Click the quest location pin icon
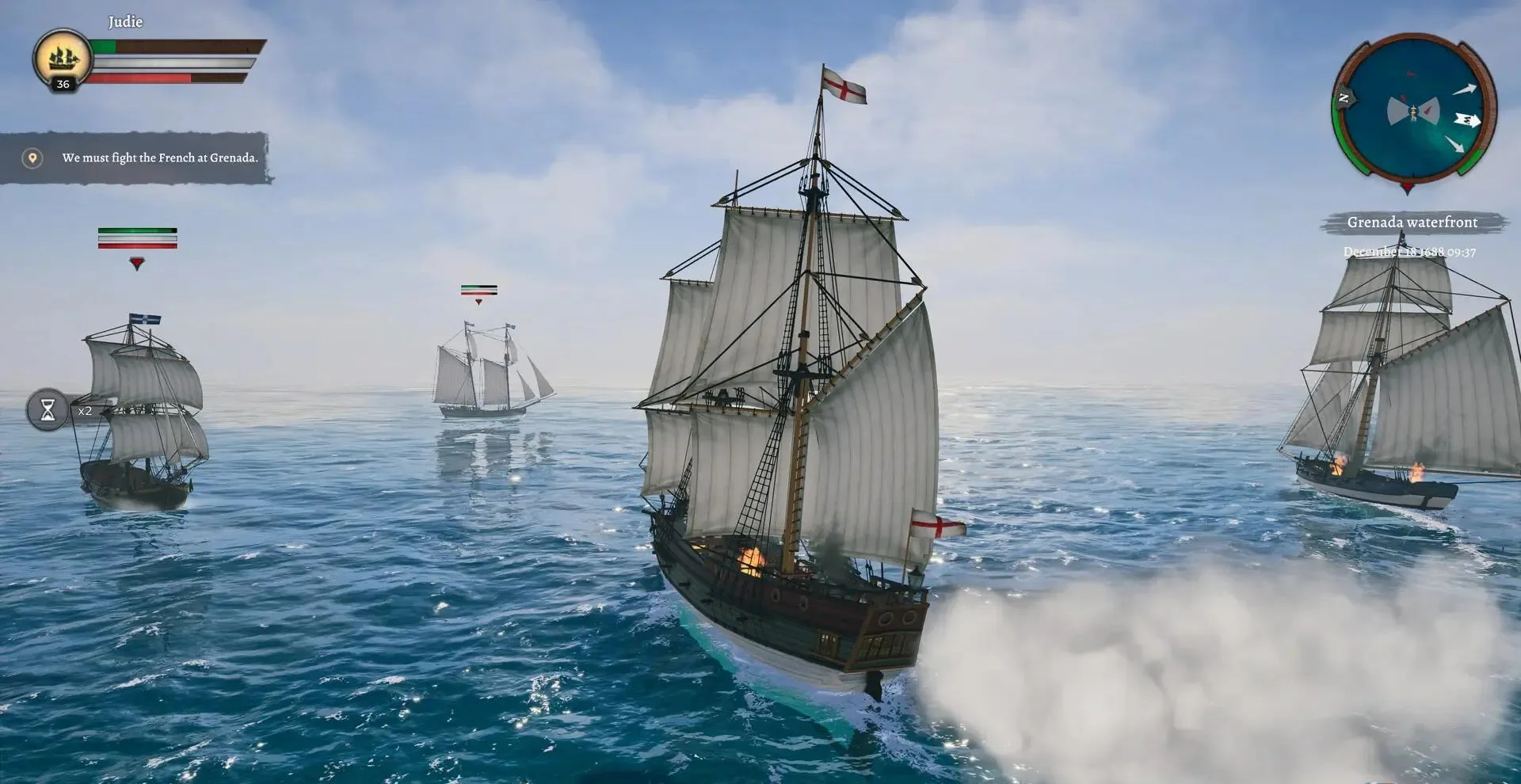This screenshot has height=784, width=1521. [32, 158]
